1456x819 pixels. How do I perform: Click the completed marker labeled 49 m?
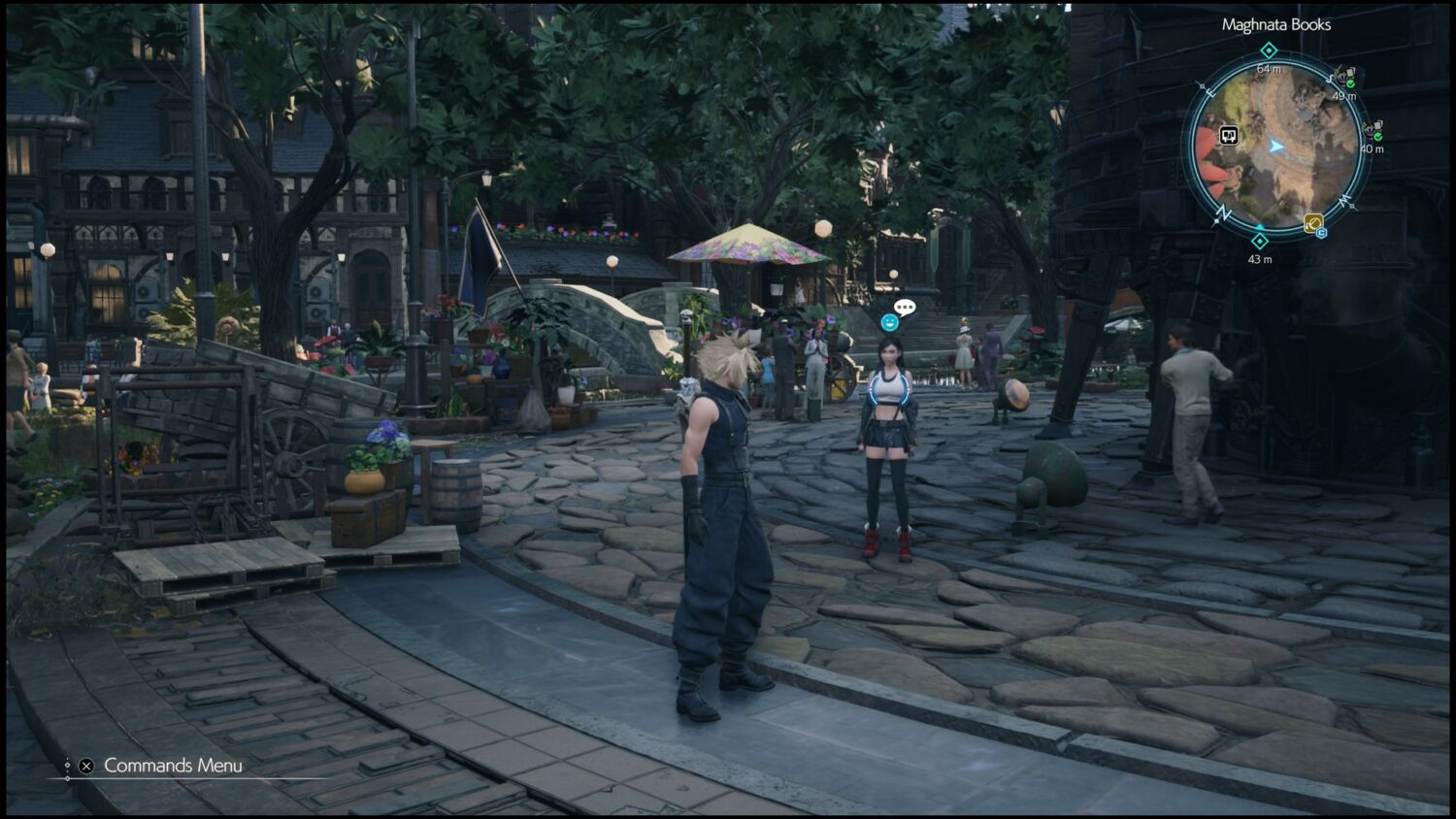1345,77
